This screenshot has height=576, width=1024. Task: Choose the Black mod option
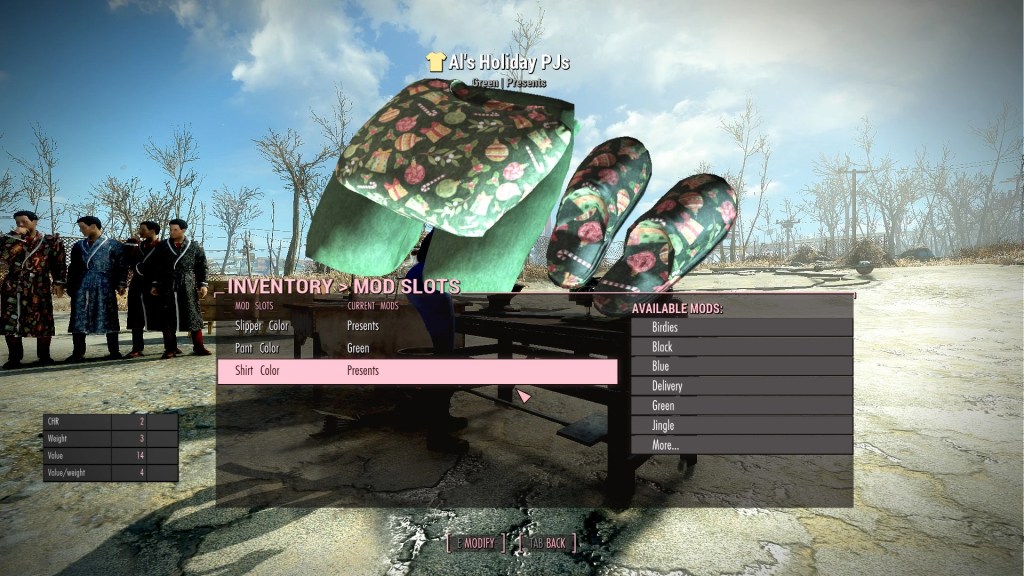click(741, 347)
